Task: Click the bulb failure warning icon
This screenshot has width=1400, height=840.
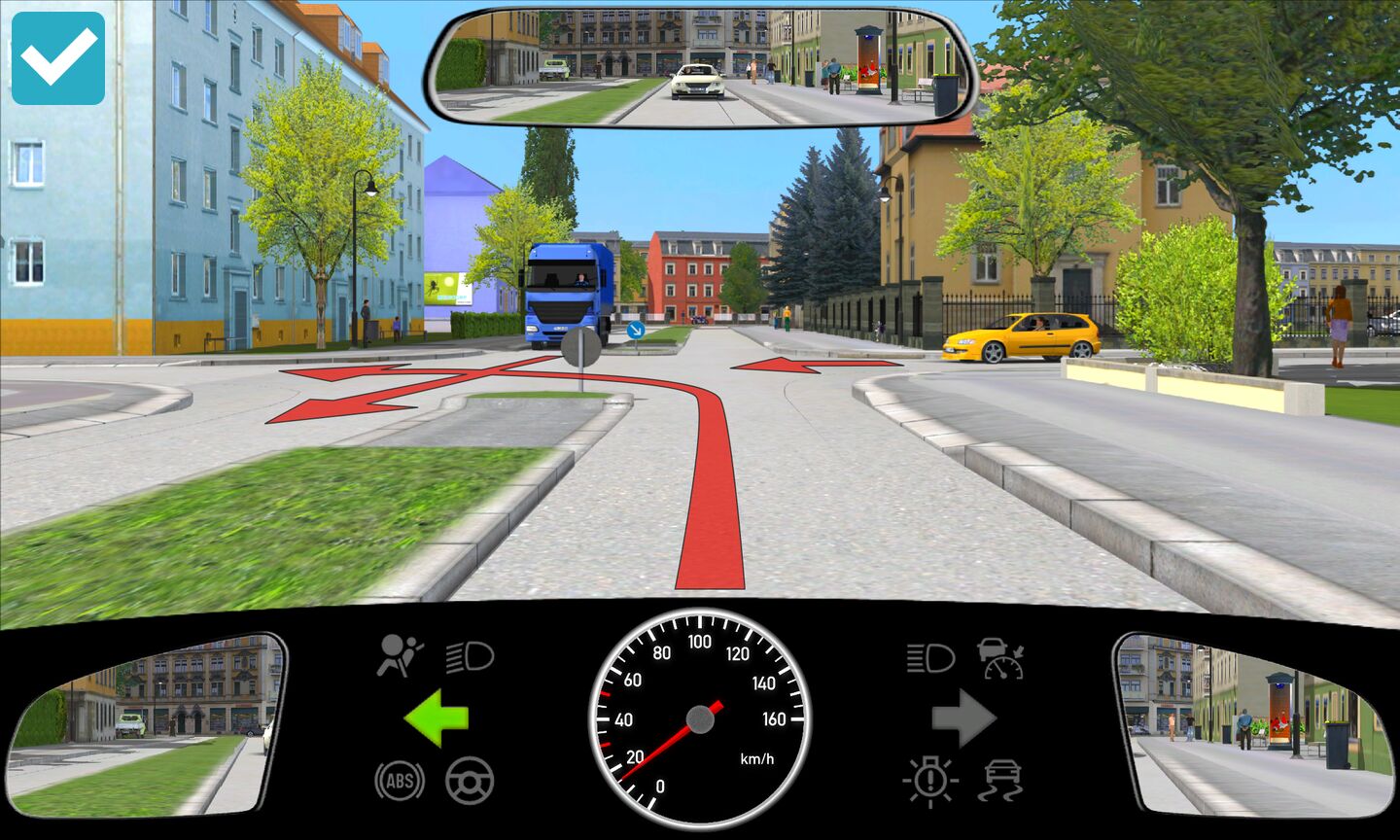Action: (930, 781)
